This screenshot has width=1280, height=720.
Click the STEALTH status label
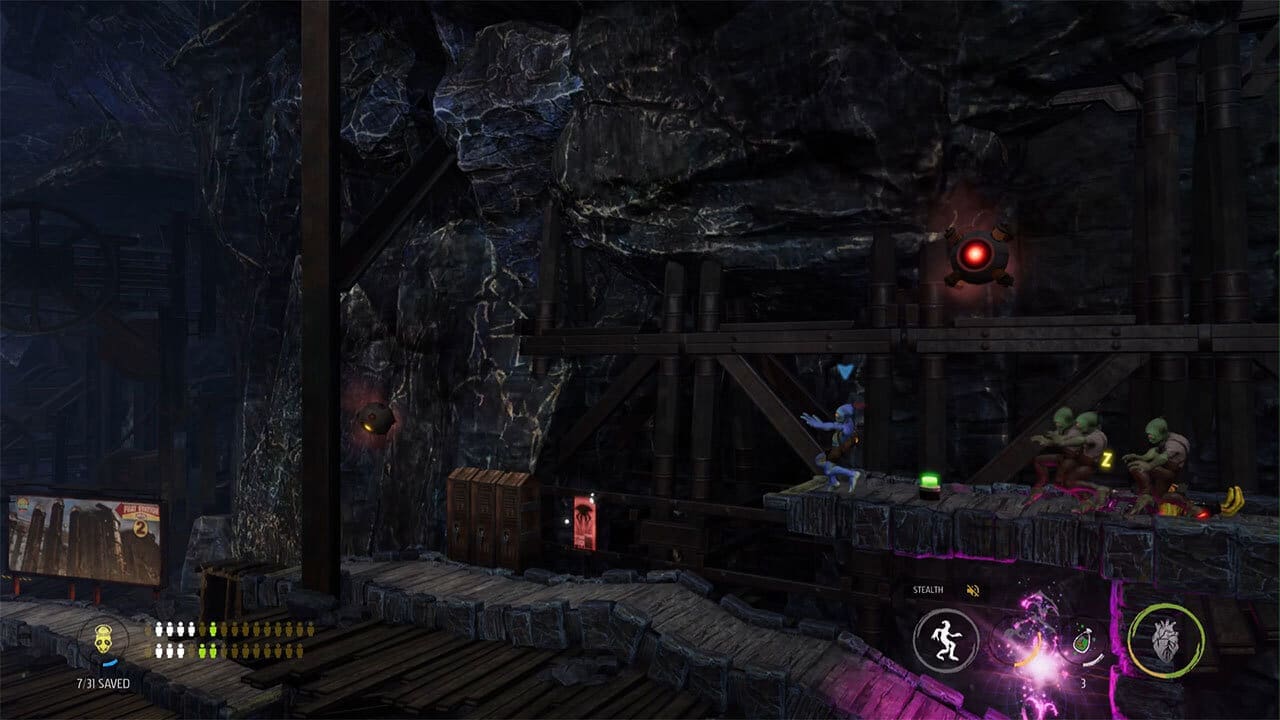point(927,590)
